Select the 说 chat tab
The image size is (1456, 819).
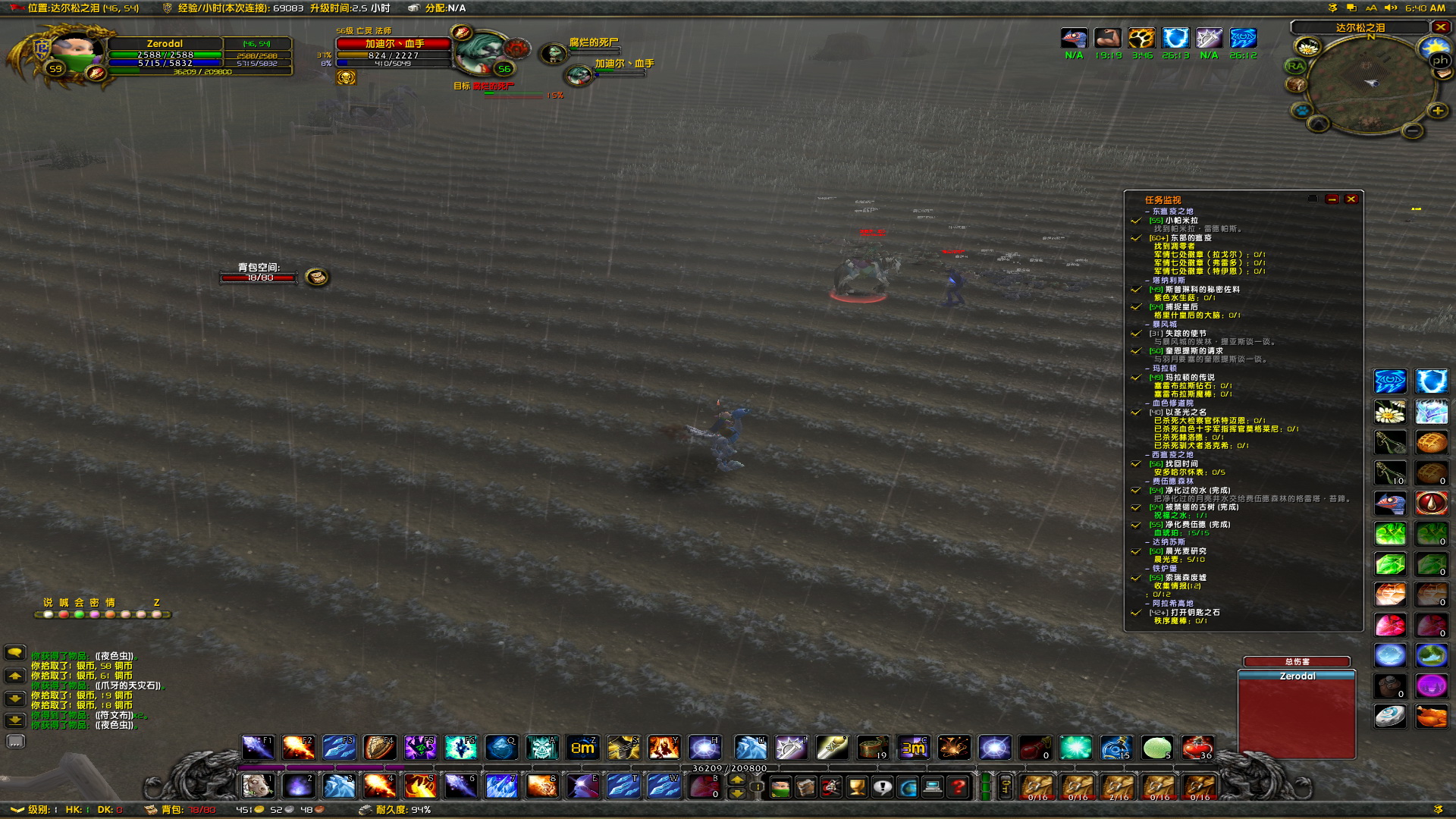[49, 603]
